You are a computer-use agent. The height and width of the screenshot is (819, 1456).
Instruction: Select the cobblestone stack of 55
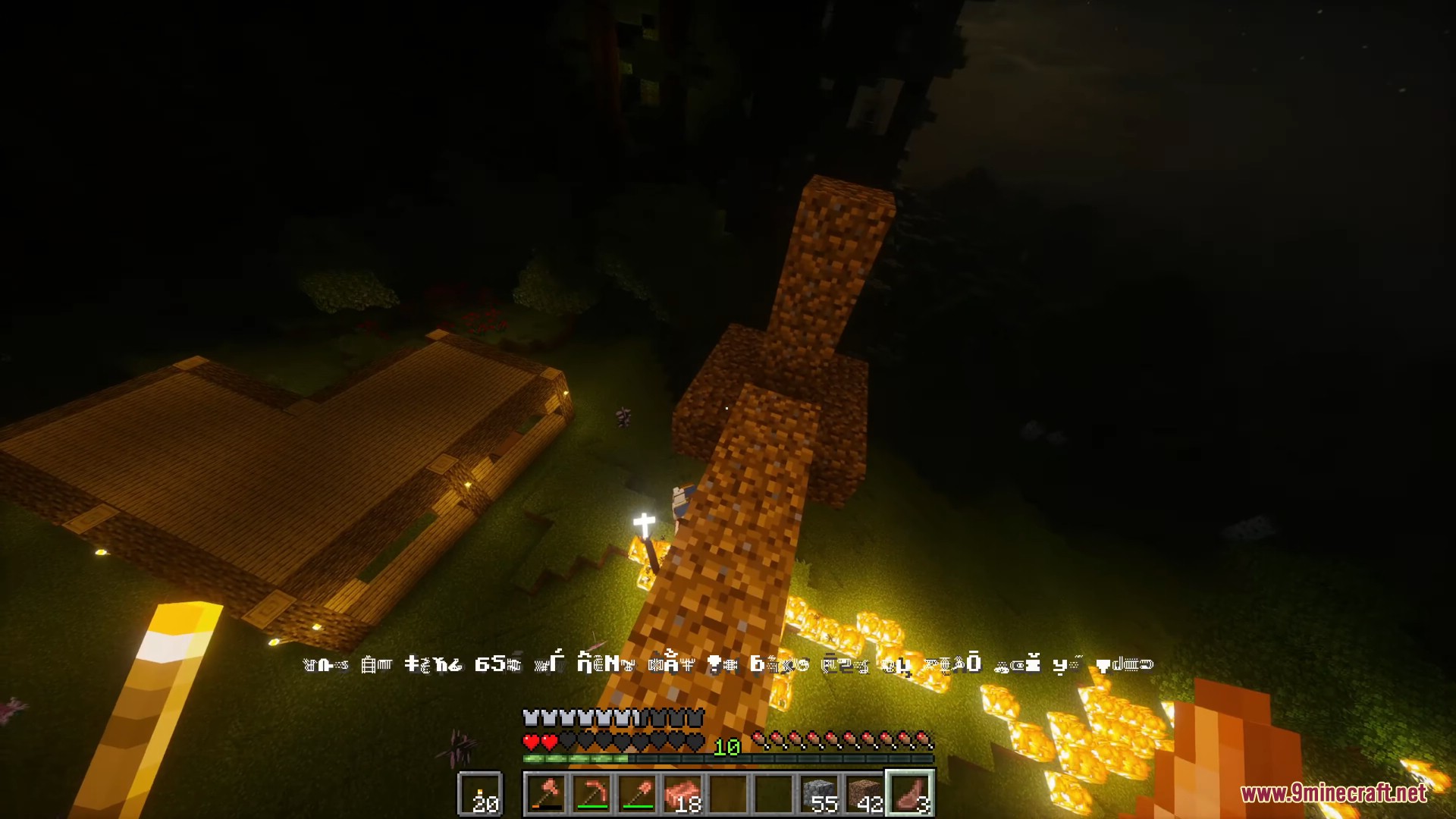pos(820,794)
